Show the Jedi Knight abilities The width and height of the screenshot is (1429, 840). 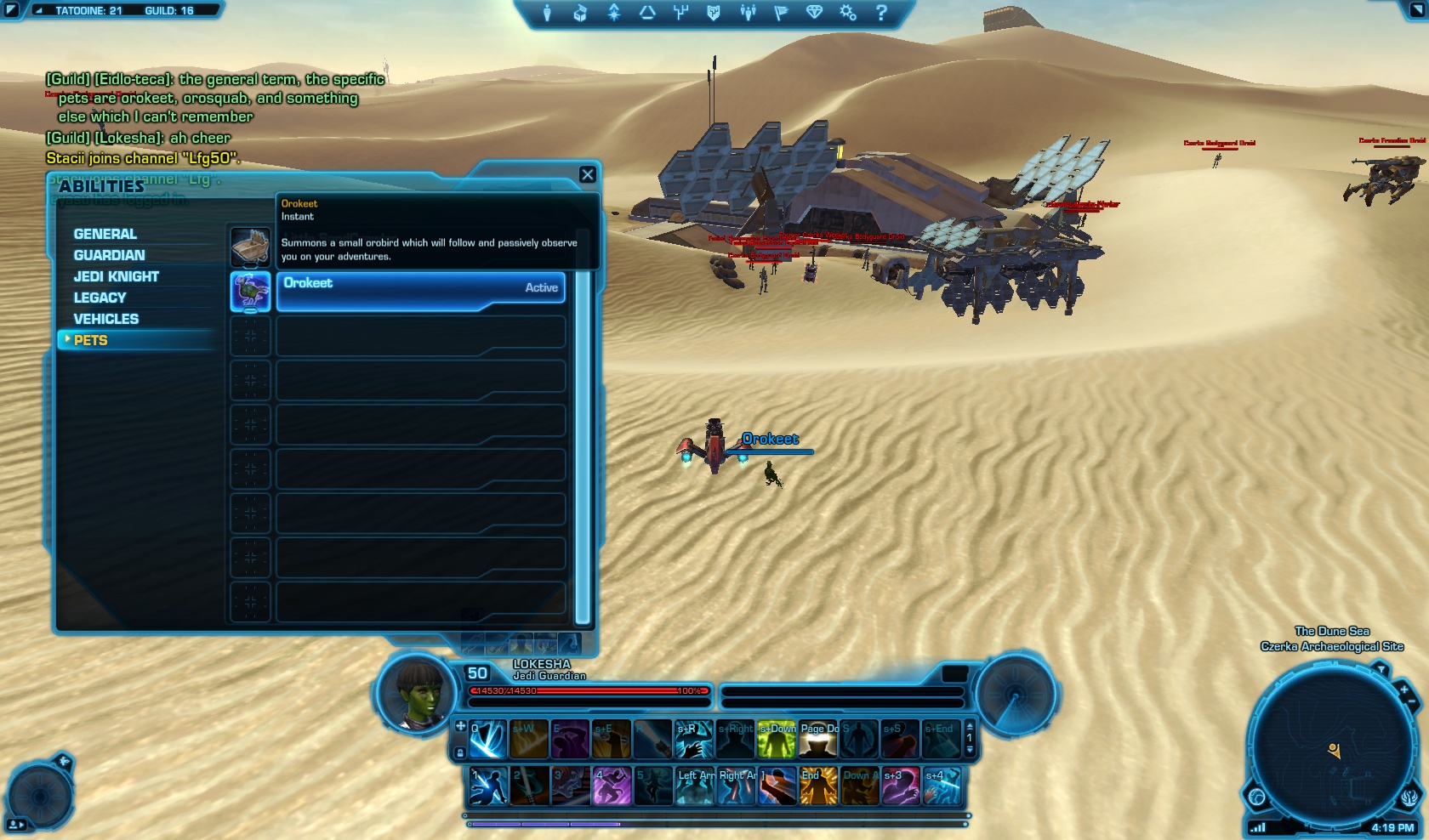[116, 276]
